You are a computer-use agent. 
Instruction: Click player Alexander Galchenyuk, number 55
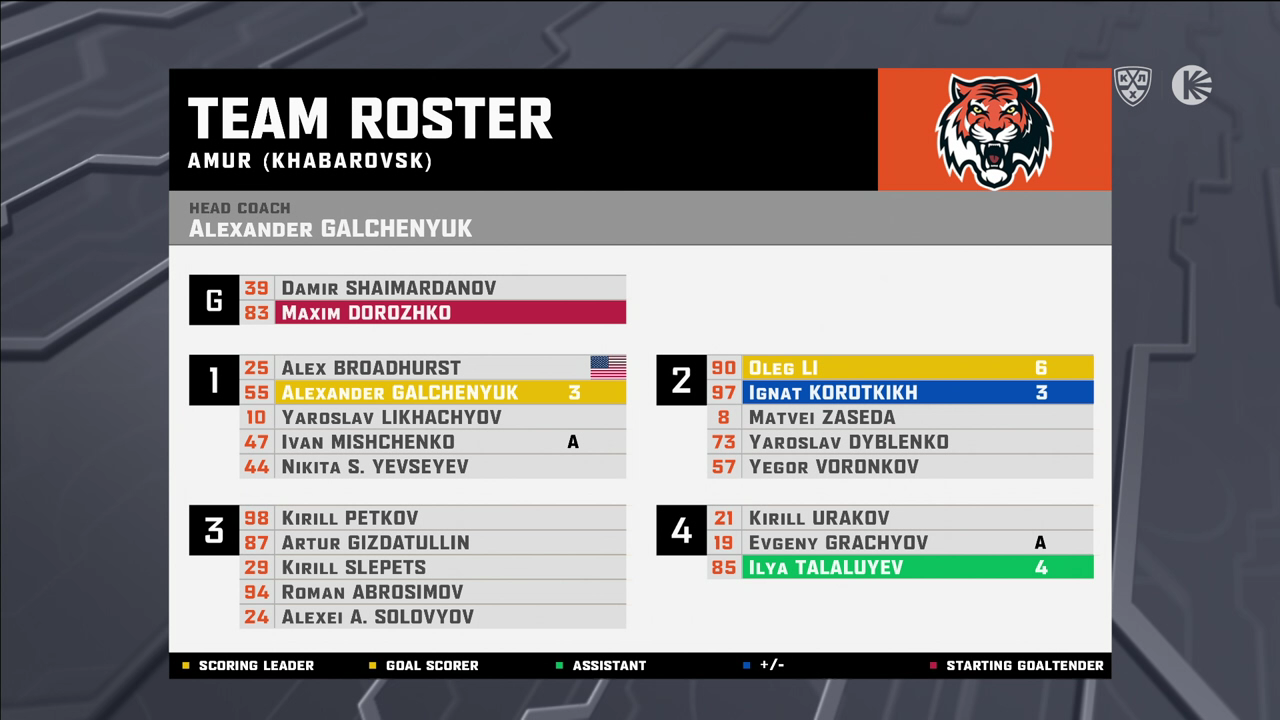(432, 393)
